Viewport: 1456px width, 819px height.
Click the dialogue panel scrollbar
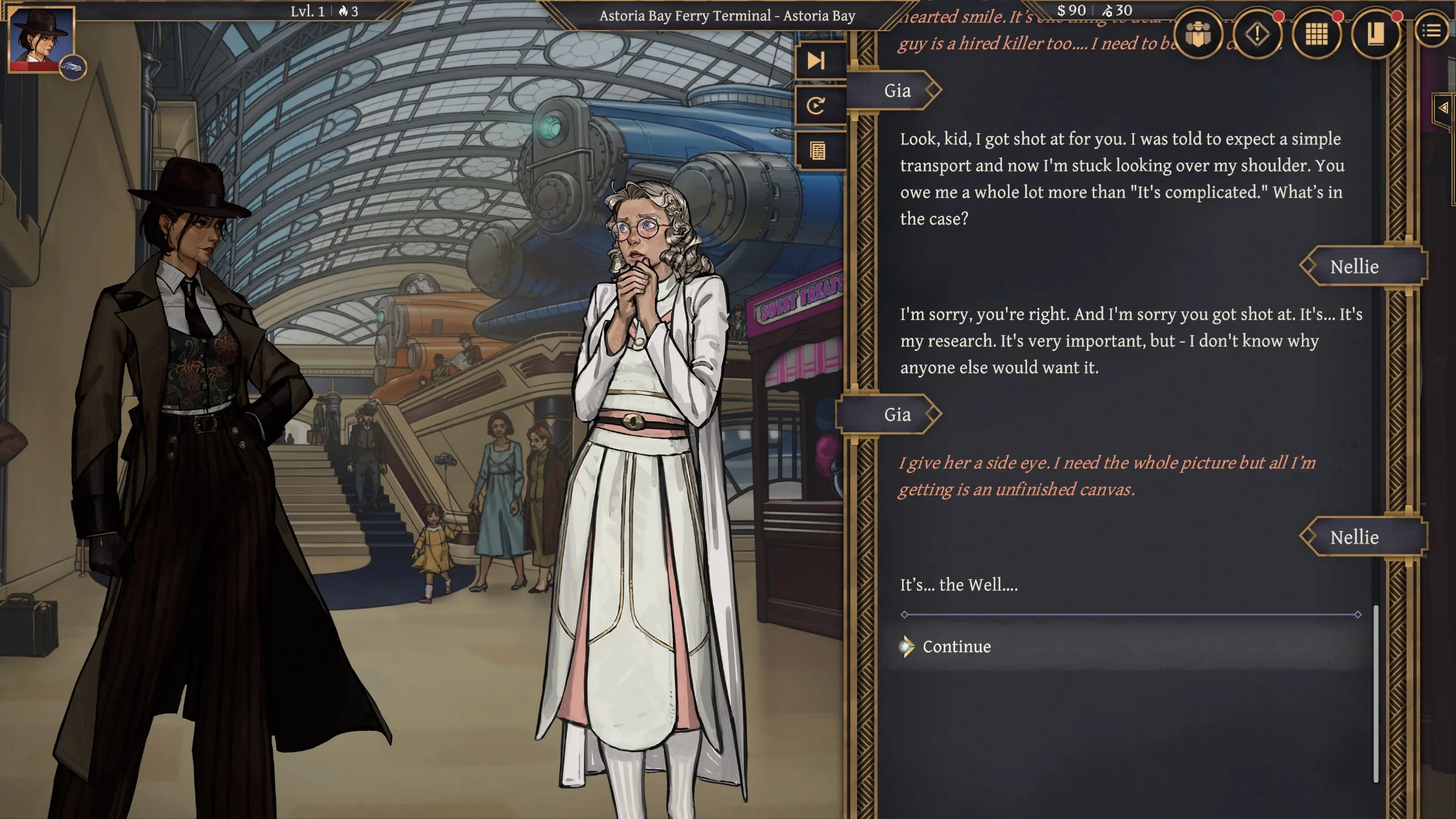pyautogui.click(x=1376, y=694)
